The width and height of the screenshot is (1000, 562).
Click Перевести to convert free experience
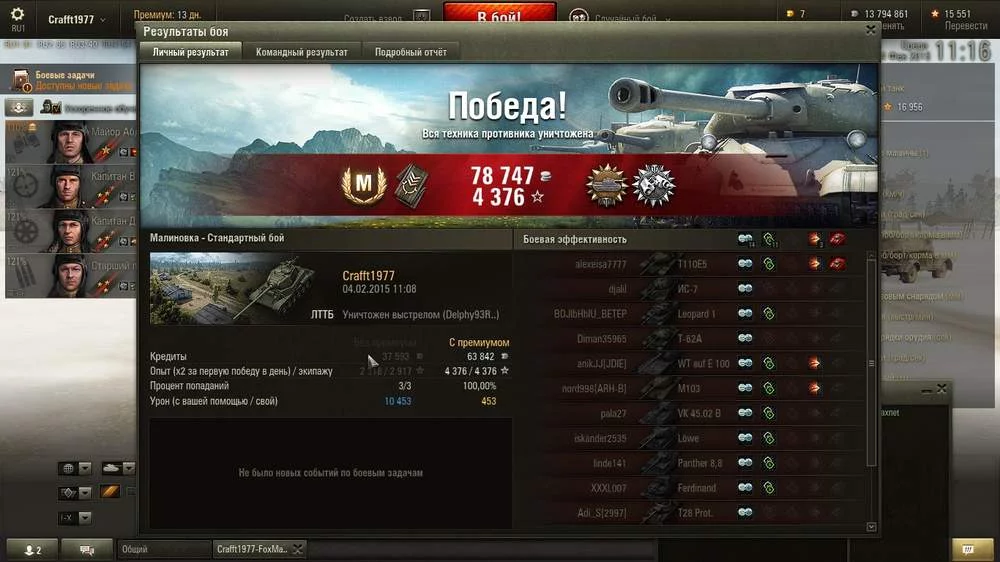coord(965,26)
